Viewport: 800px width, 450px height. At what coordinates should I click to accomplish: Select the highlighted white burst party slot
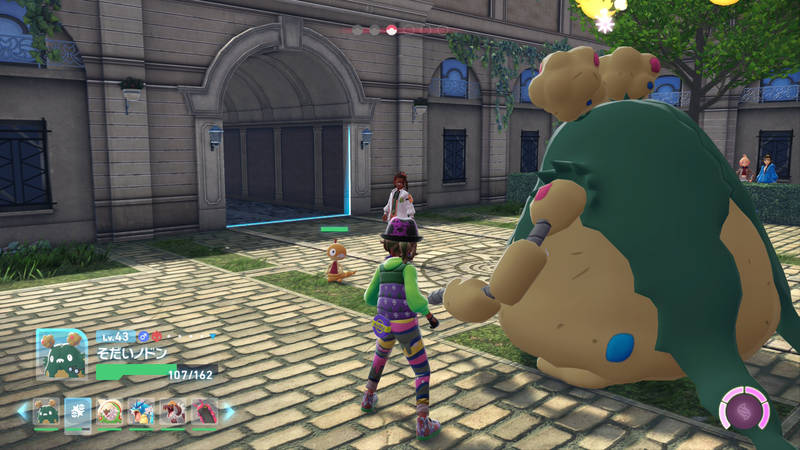78,412
